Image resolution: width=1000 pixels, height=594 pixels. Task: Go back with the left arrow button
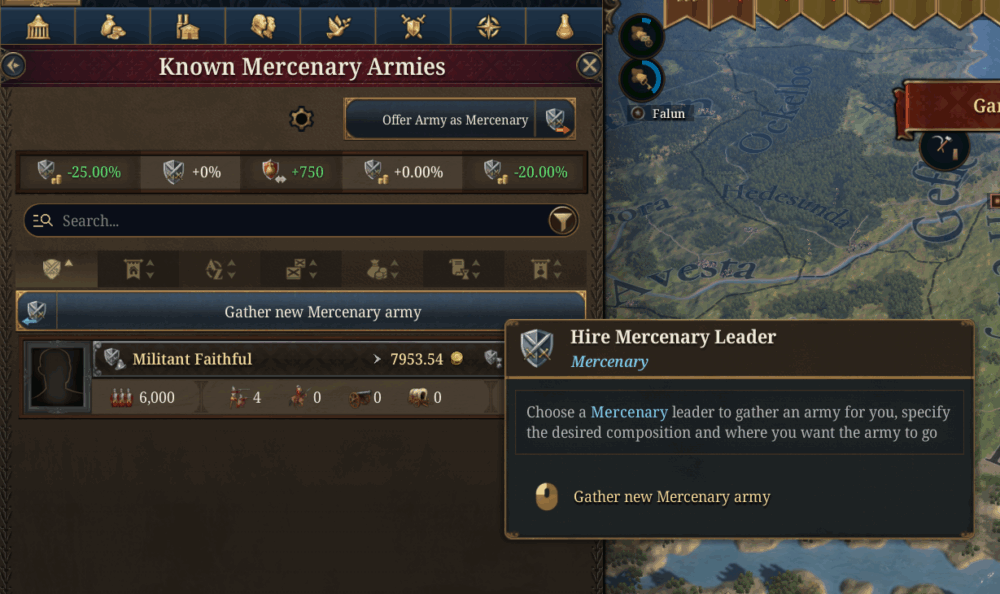13,66
